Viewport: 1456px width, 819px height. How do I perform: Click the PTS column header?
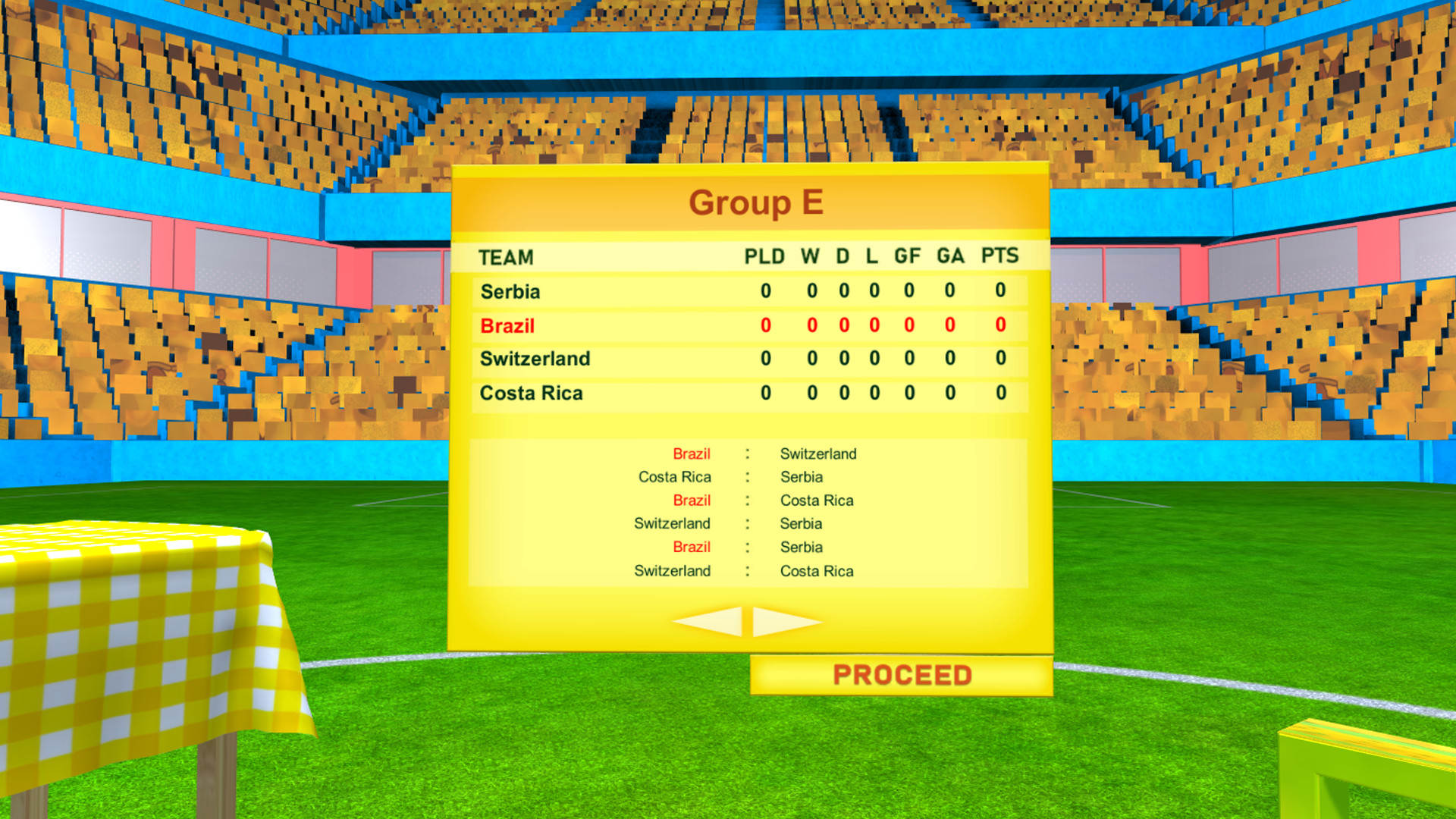(x=999, y=257)
